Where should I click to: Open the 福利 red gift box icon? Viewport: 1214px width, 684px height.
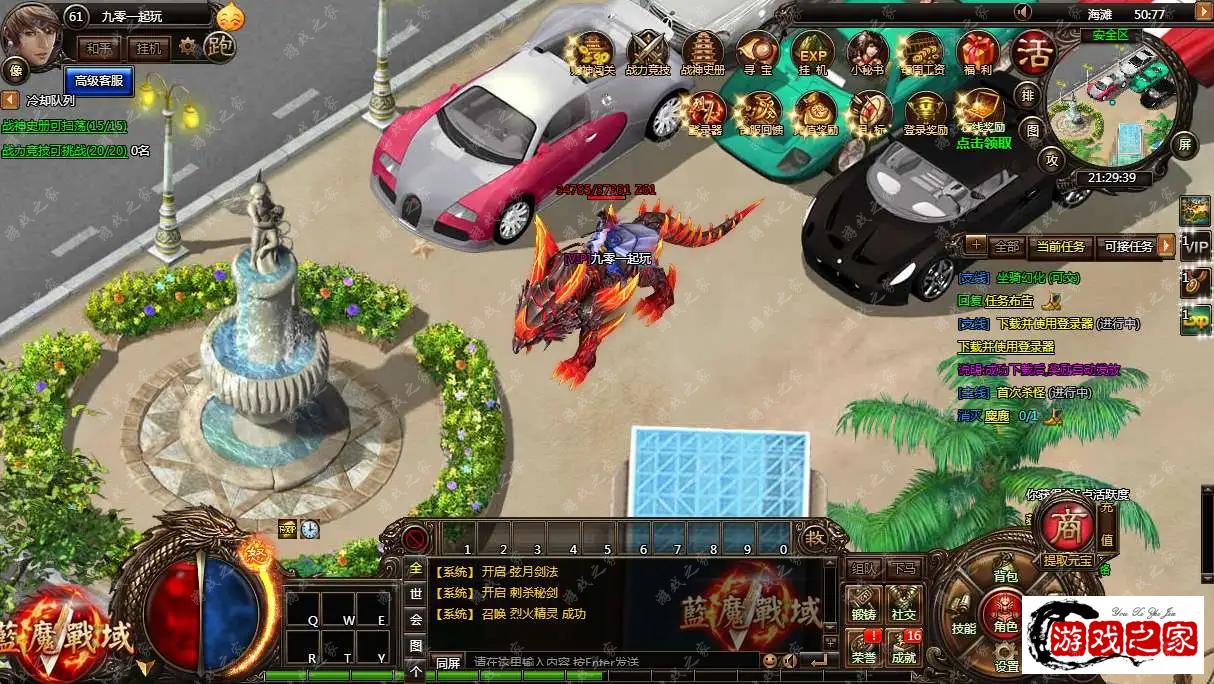977,52
